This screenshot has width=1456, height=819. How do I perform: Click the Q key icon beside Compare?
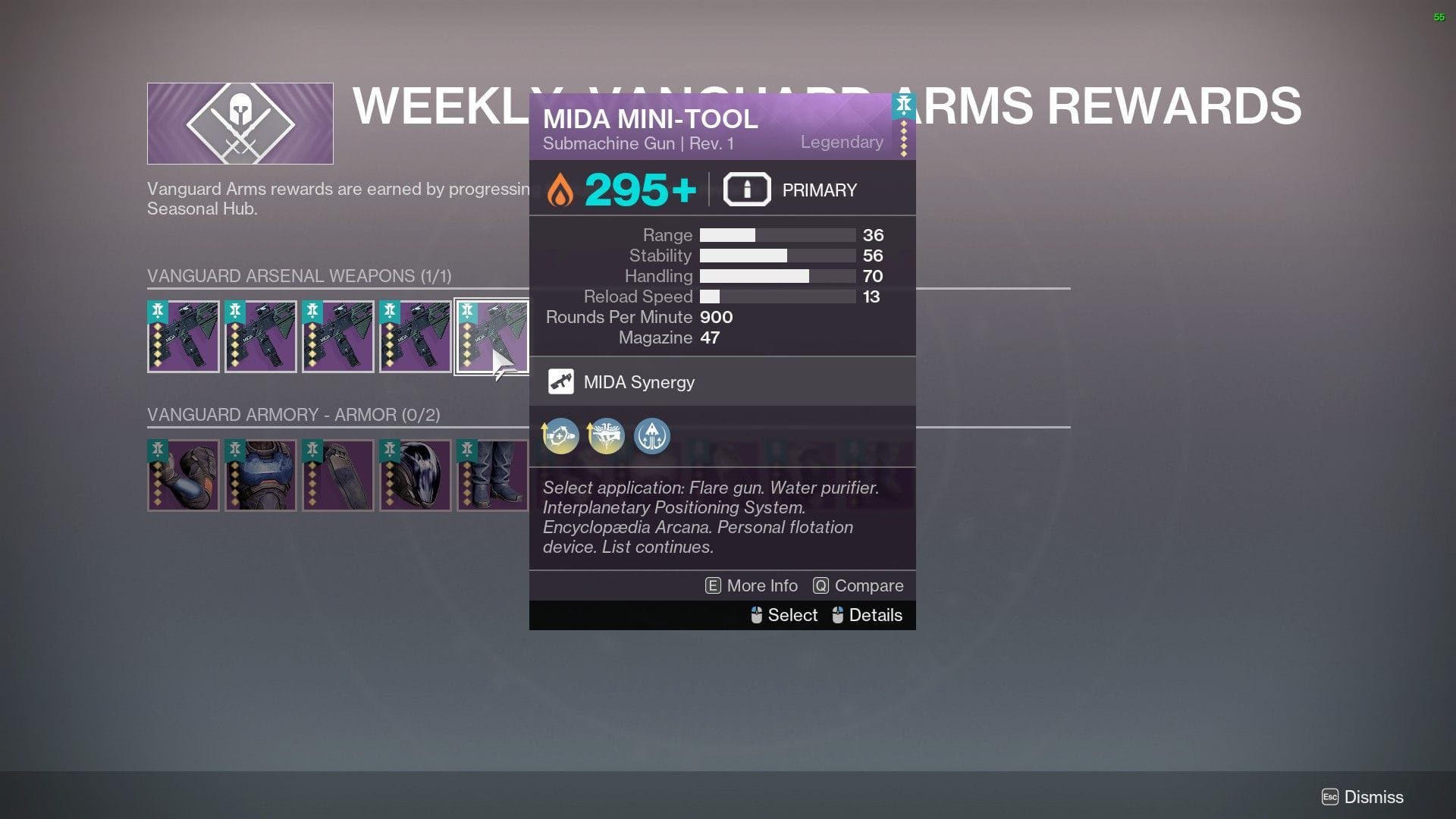pyautogui.click(x=821, y=585)
